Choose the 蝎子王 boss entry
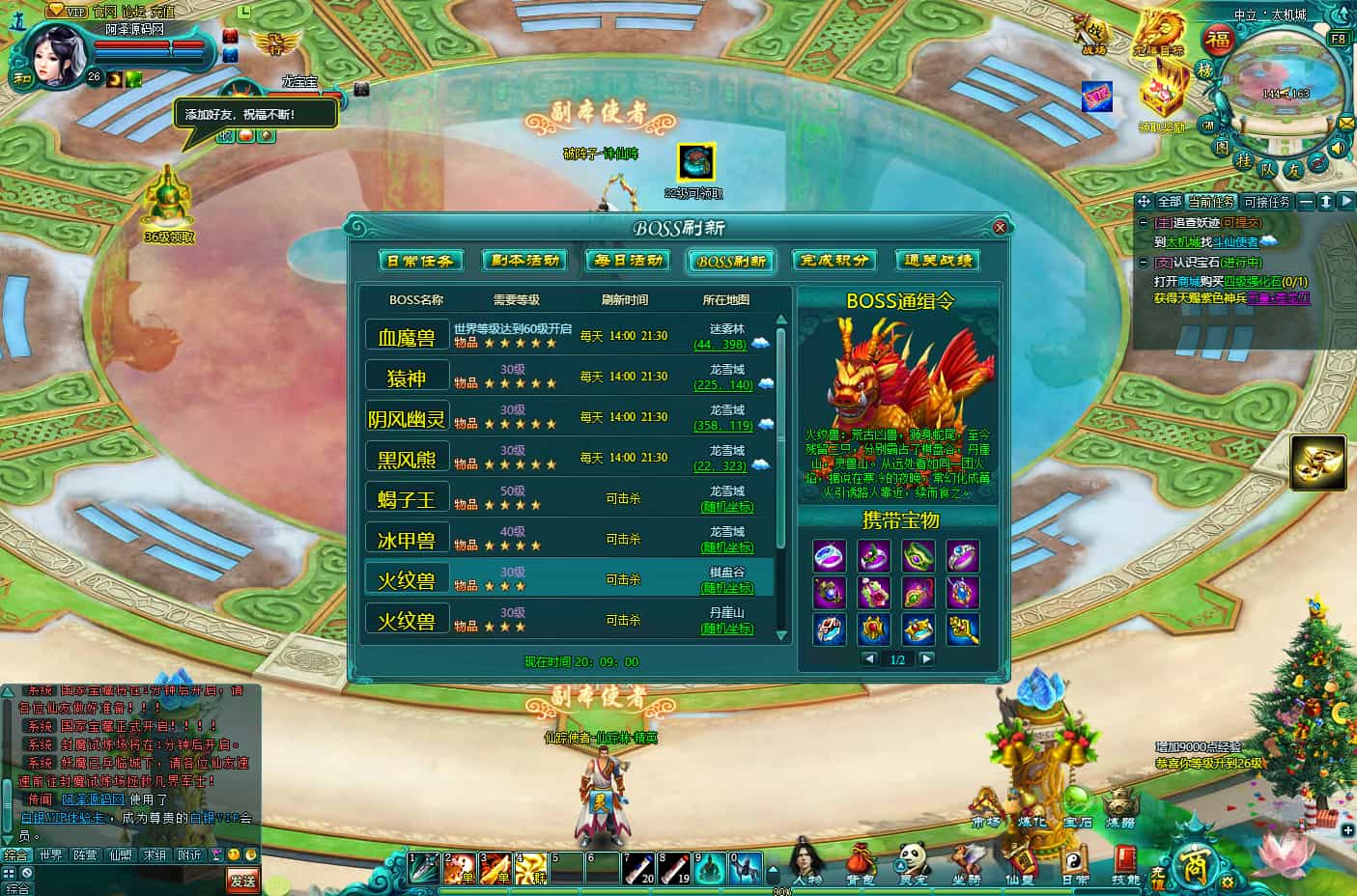The width and height of the screenshot is (1357, 896). [x=407, y=499]
